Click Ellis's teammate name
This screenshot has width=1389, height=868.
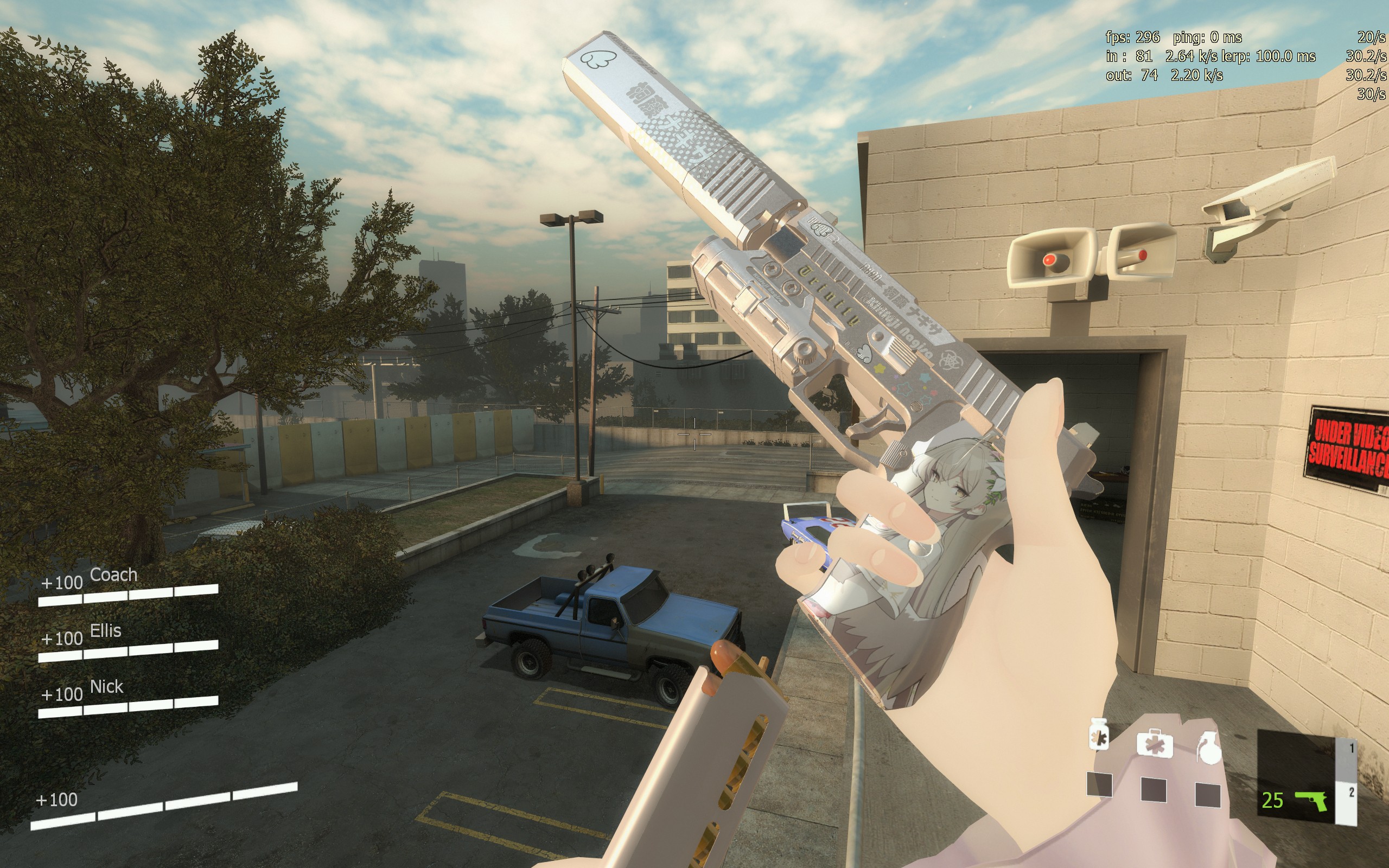[106, 631]
